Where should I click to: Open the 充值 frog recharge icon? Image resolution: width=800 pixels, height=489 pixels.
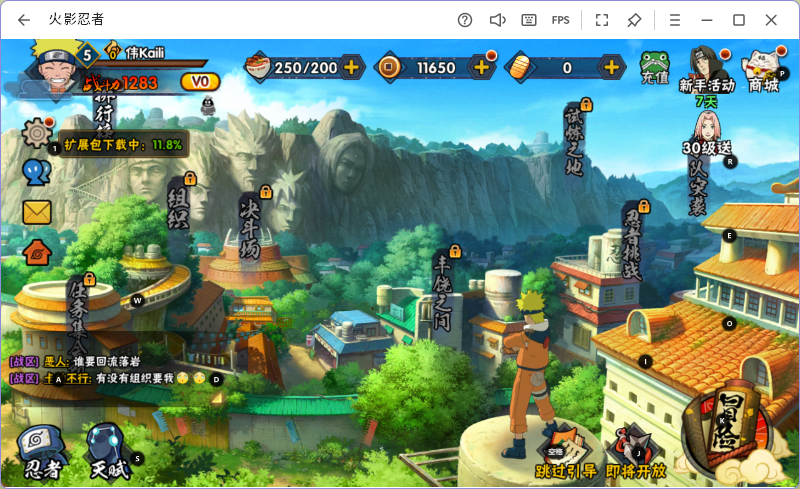click(655, 68)
